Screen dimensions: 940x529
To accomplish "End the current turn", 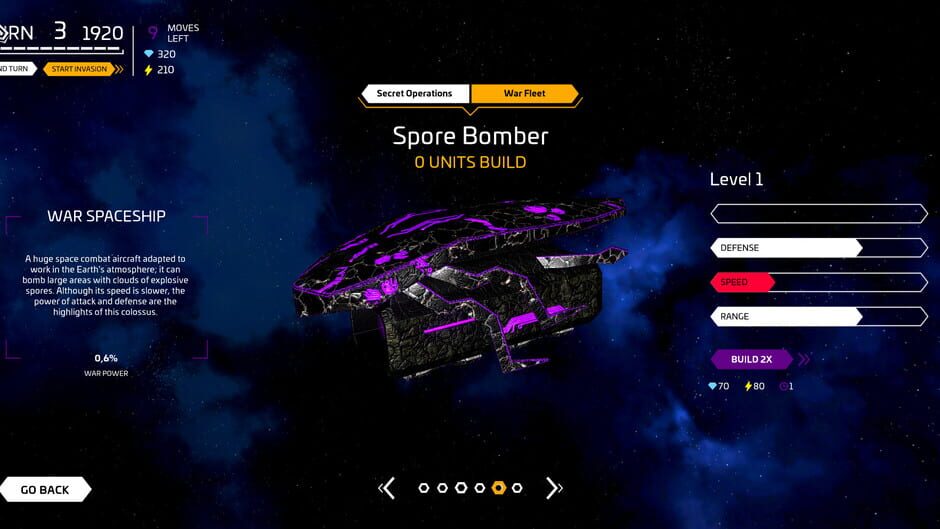I will 16,69.
